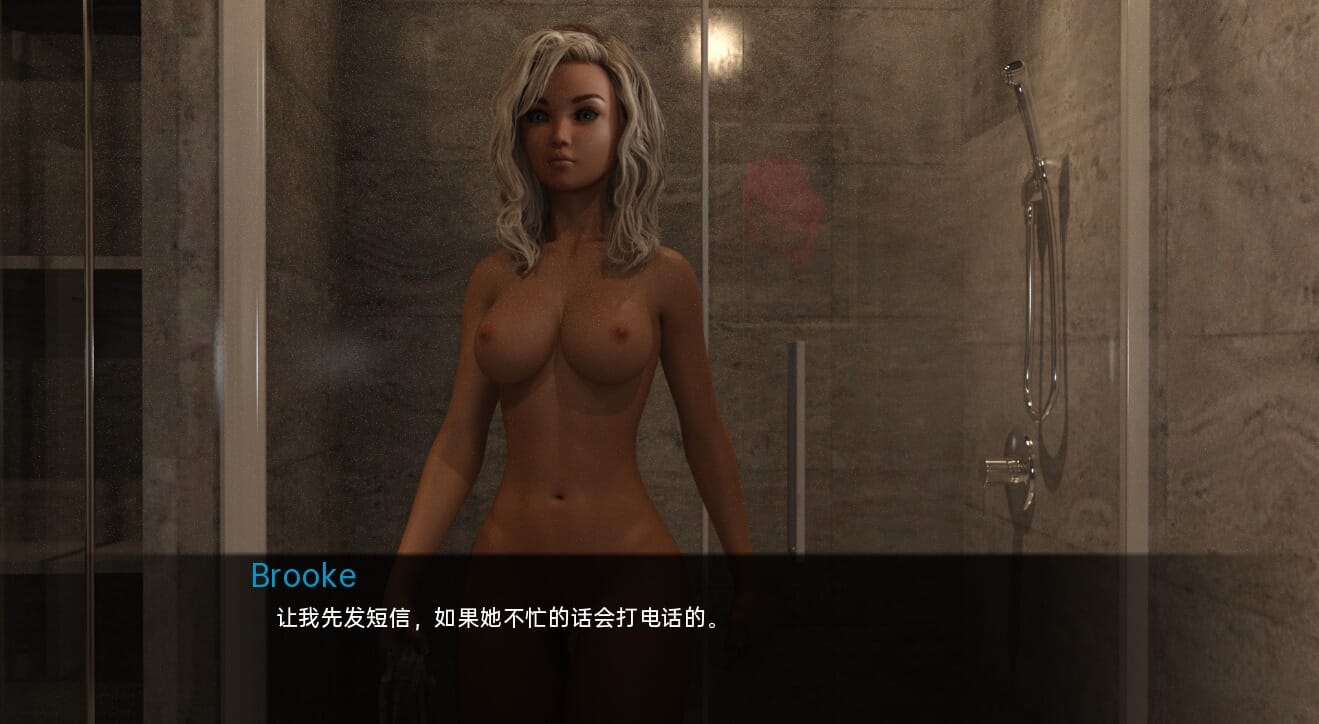The image size is (1319, 724).
Task: Click Brooke's character sprite
Action: coord(560,350)
